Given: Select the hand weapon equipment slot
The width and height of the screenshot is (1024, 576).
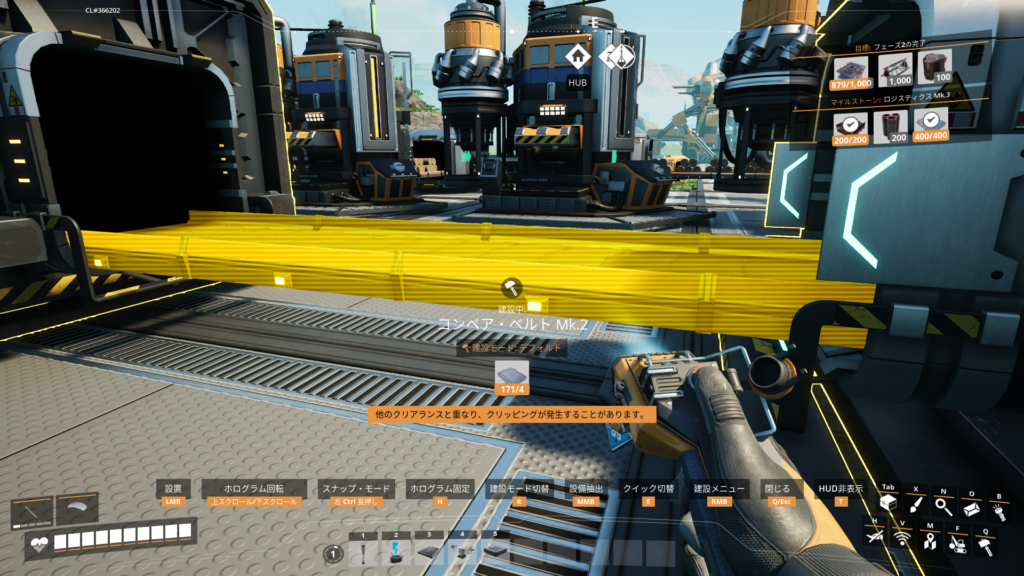Looking at the screenshot, I should [31, 514].
